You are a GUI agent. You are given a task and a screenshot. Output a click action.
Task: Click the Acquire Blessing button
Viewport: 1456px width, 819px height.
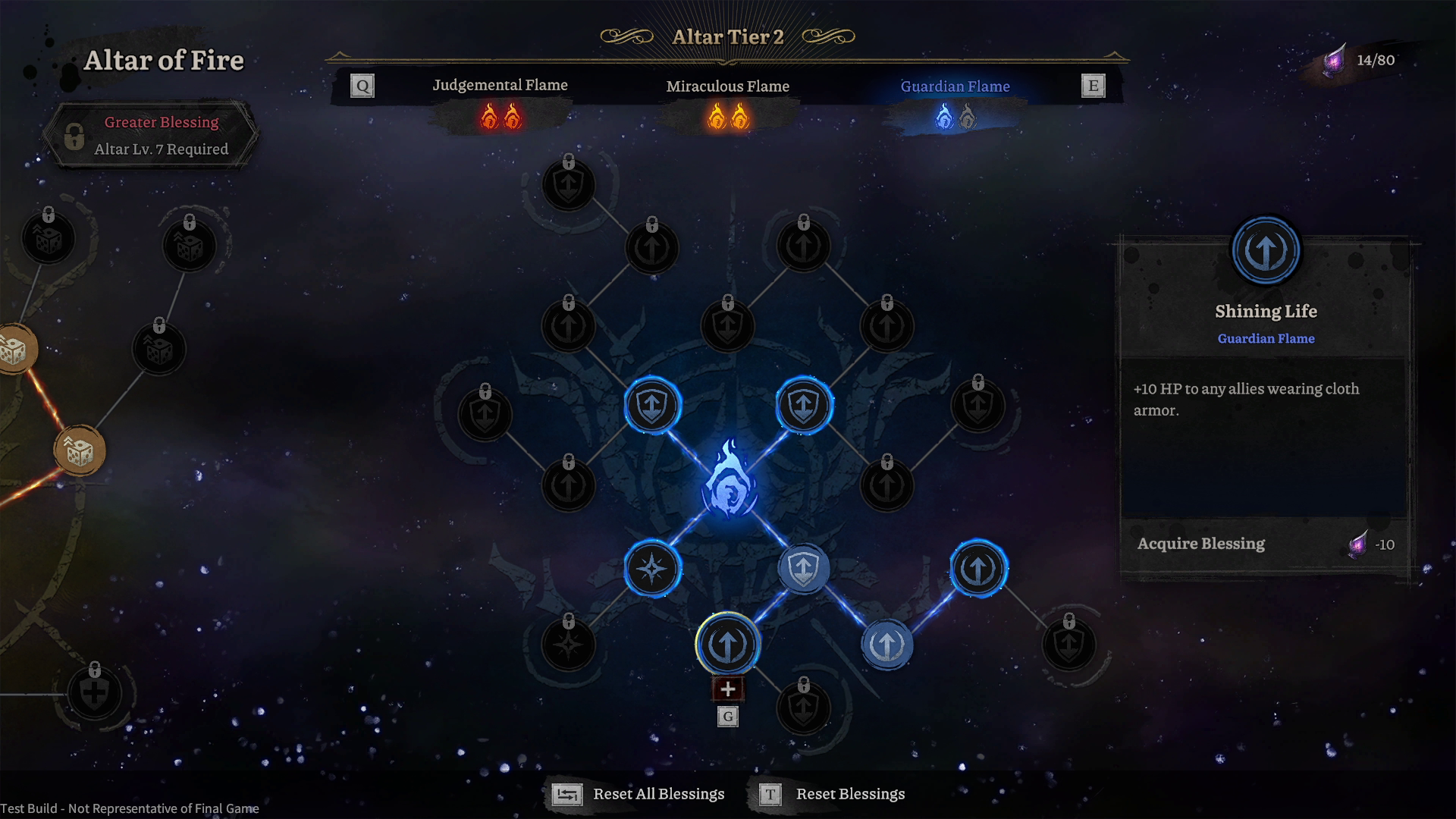pos(1201,544)
